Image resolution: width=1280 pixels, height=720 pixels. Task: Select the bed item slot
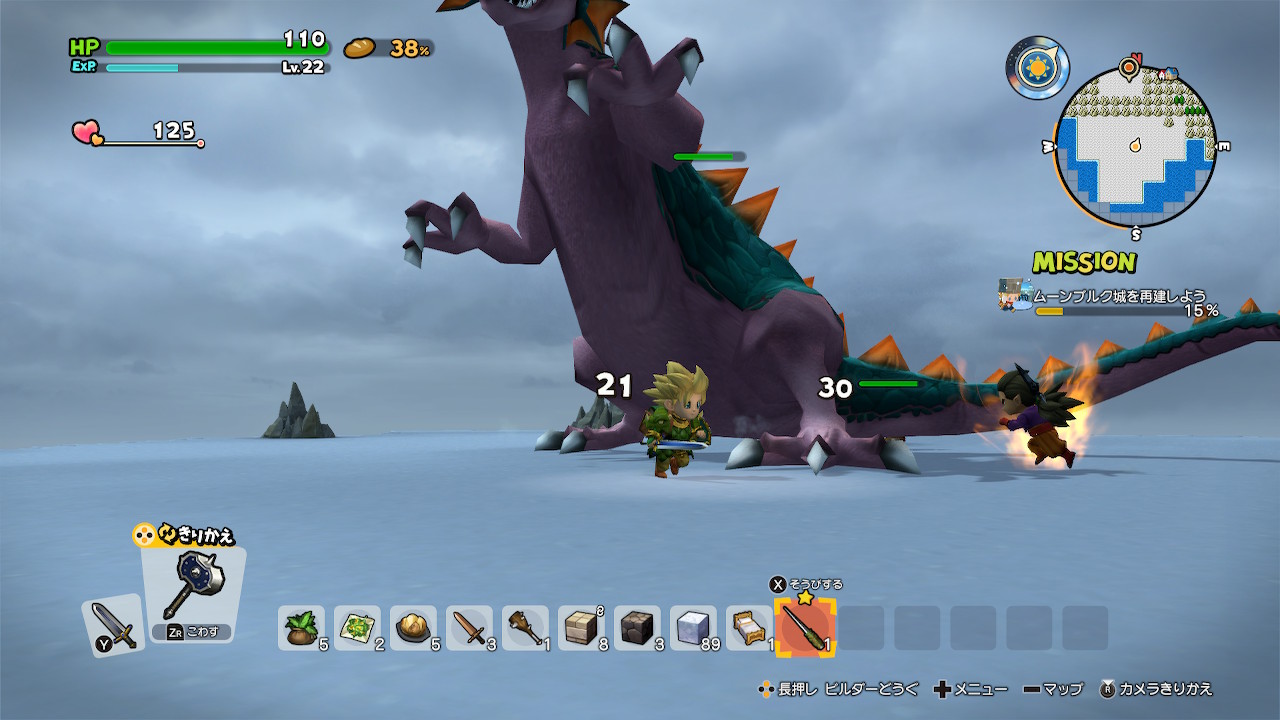click(749, 628)
